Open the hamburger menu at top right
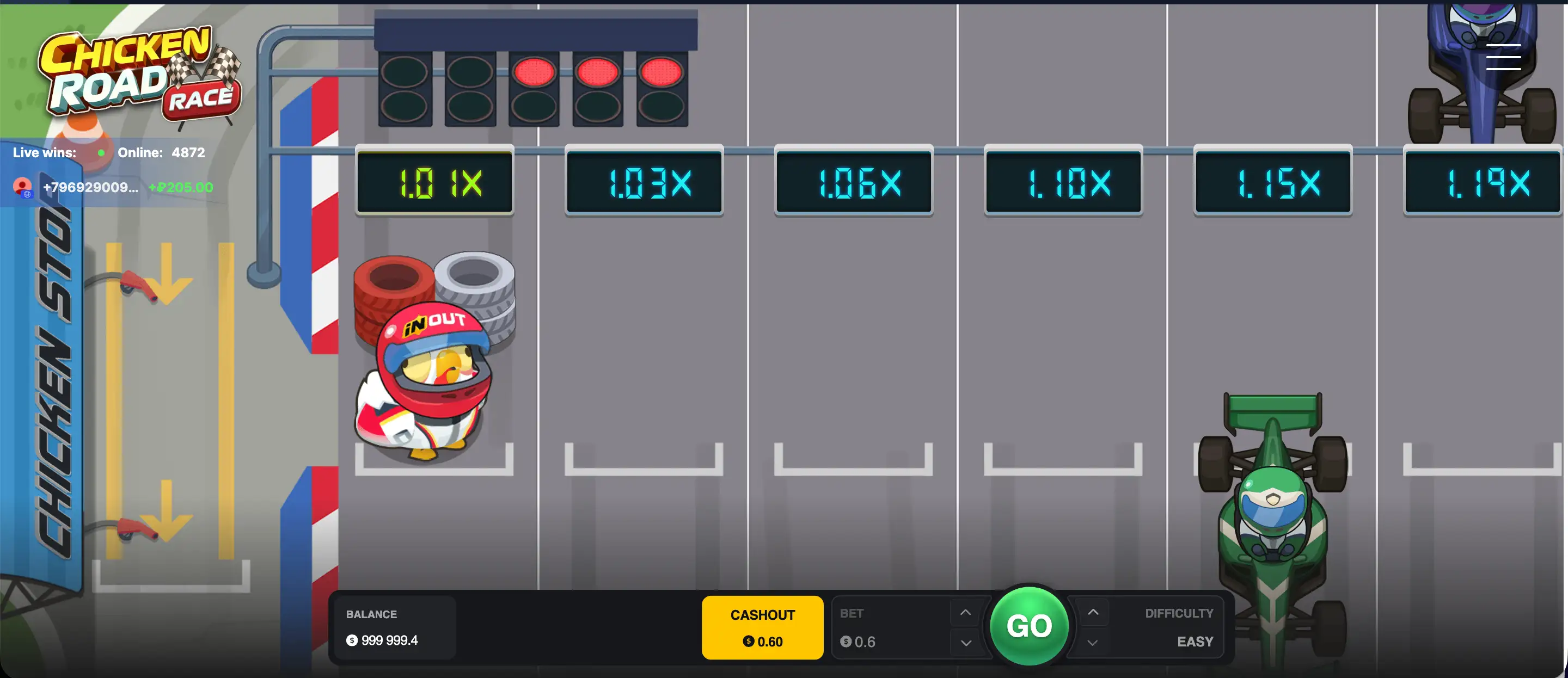 [x=1503, y=57]
